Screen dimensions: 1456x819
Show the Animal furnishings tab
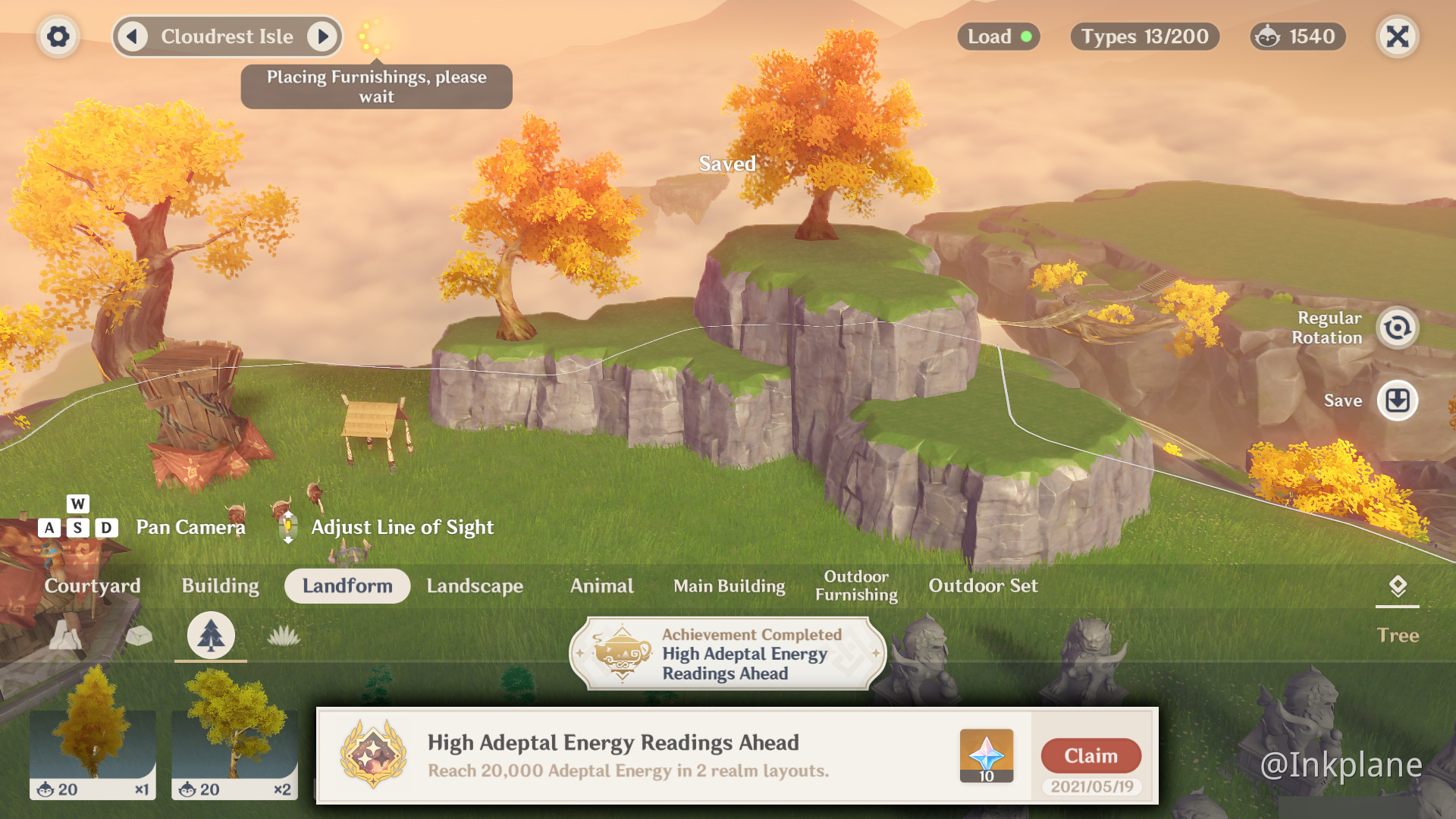coord(602,586)
